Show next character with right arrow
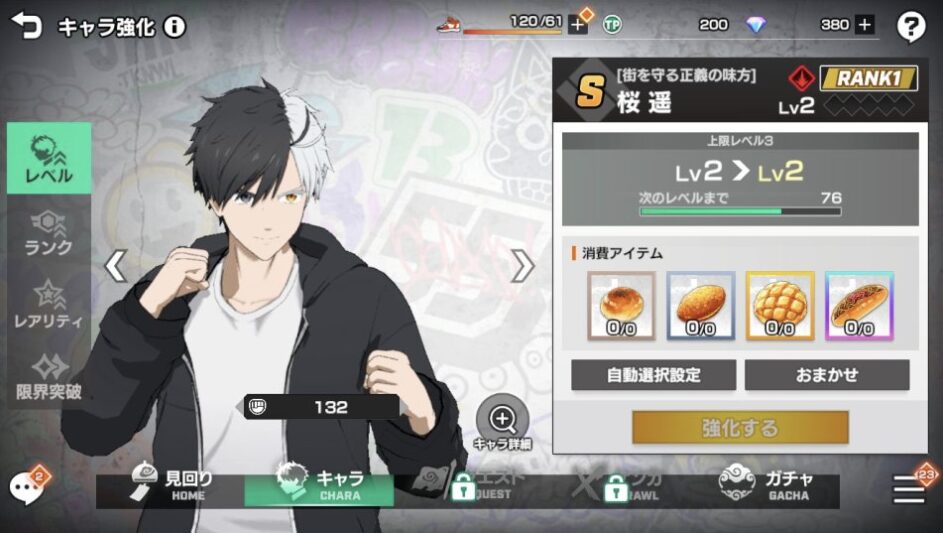943x533 pixels. pyautogui.click(x=522, y=266)
